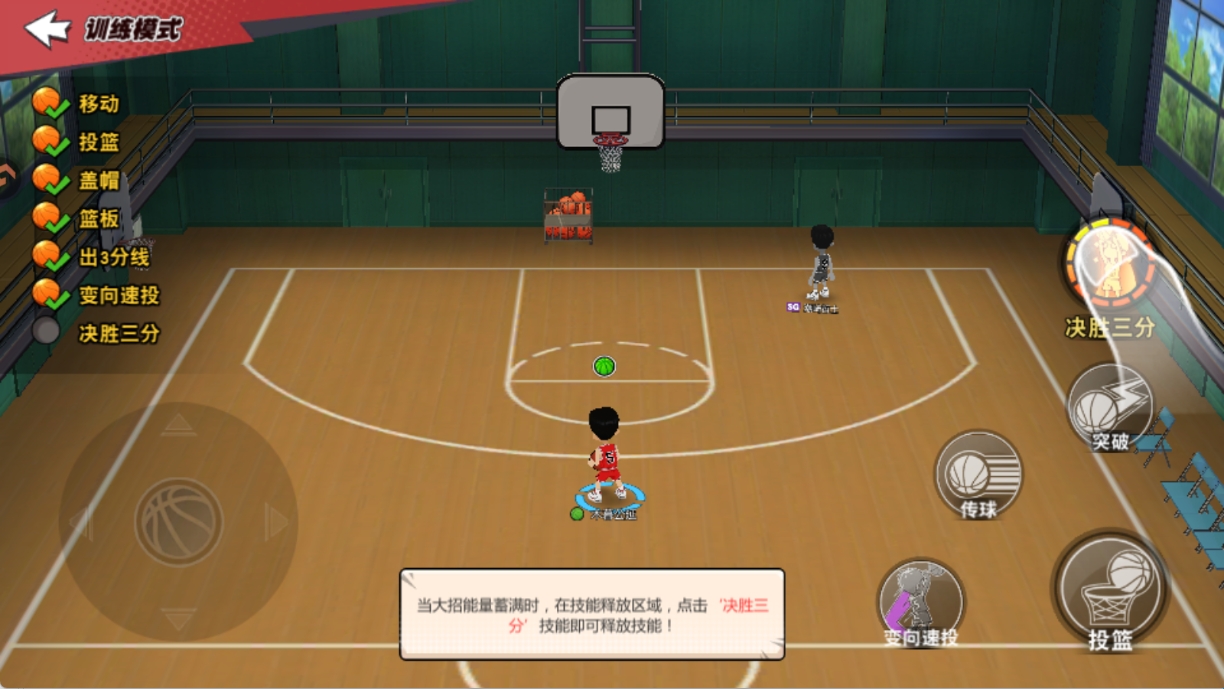Open the 篮板 training step

(98, 218)
